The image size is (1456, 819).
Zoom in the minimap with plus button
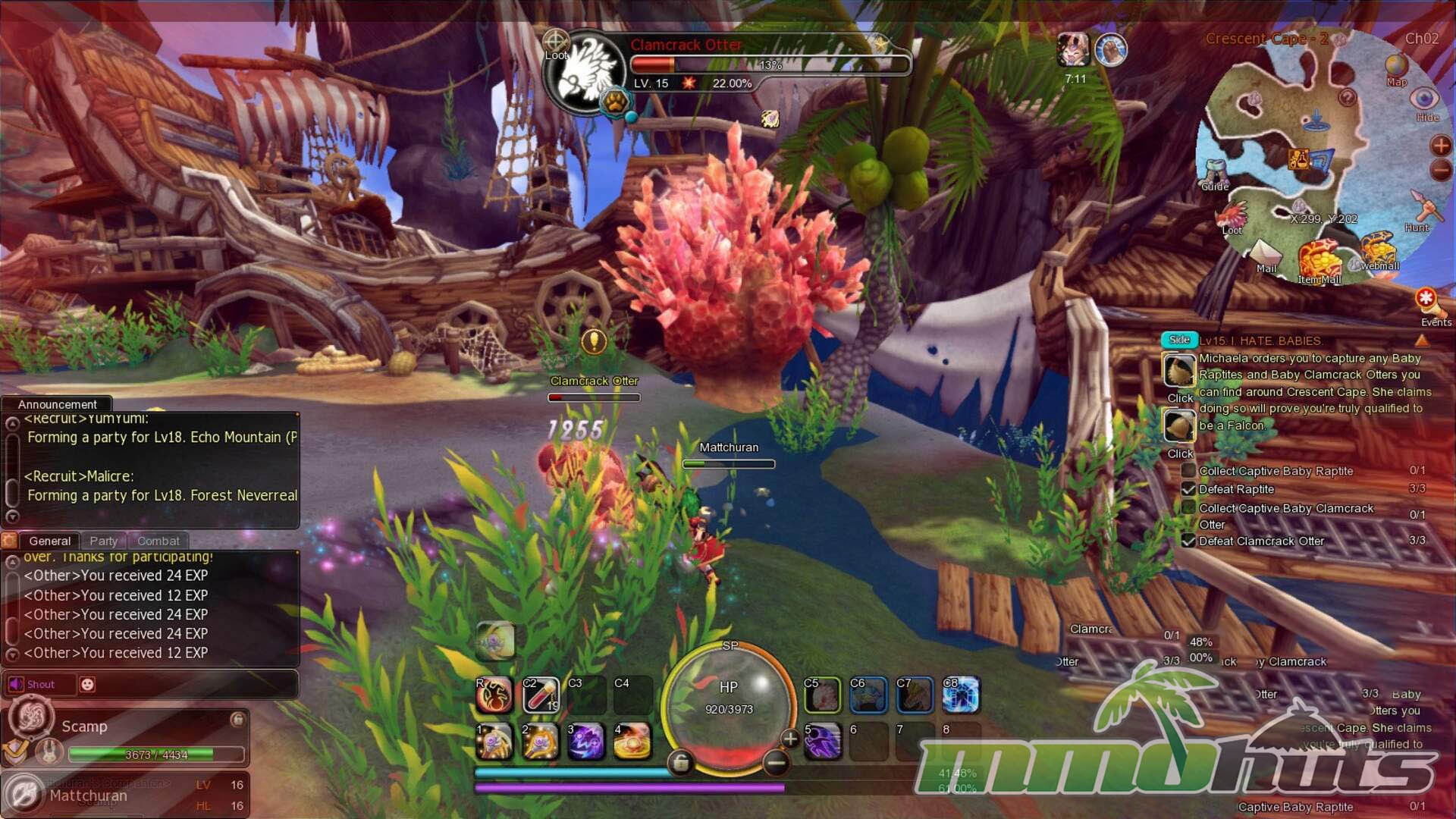[x=1441, y=145]
